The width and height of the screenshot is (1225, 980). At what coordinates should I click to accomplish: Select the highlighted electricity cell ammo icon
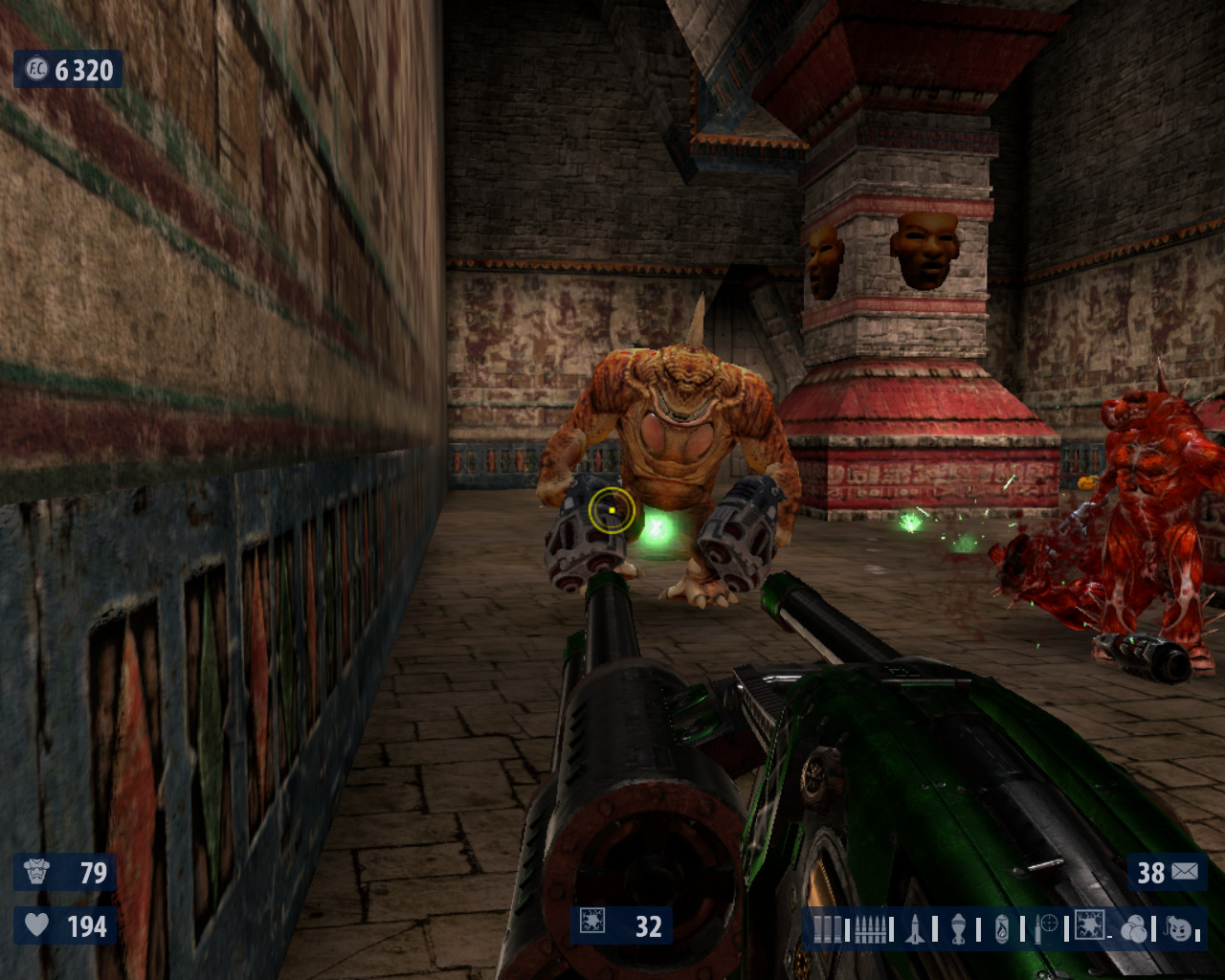(1089, 925)
